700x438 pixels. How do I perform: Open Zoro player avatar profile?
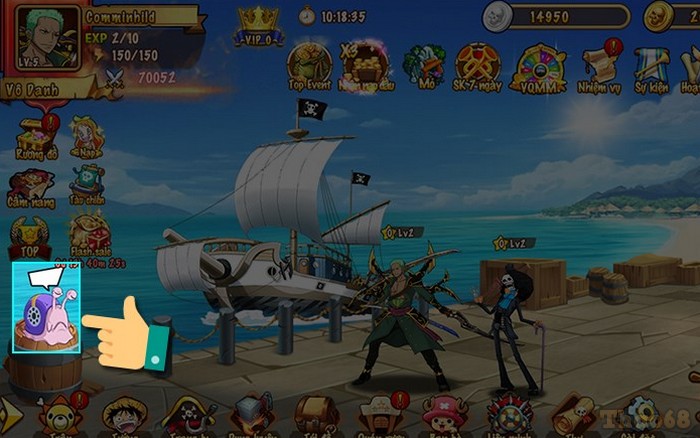tap(43, 38)
